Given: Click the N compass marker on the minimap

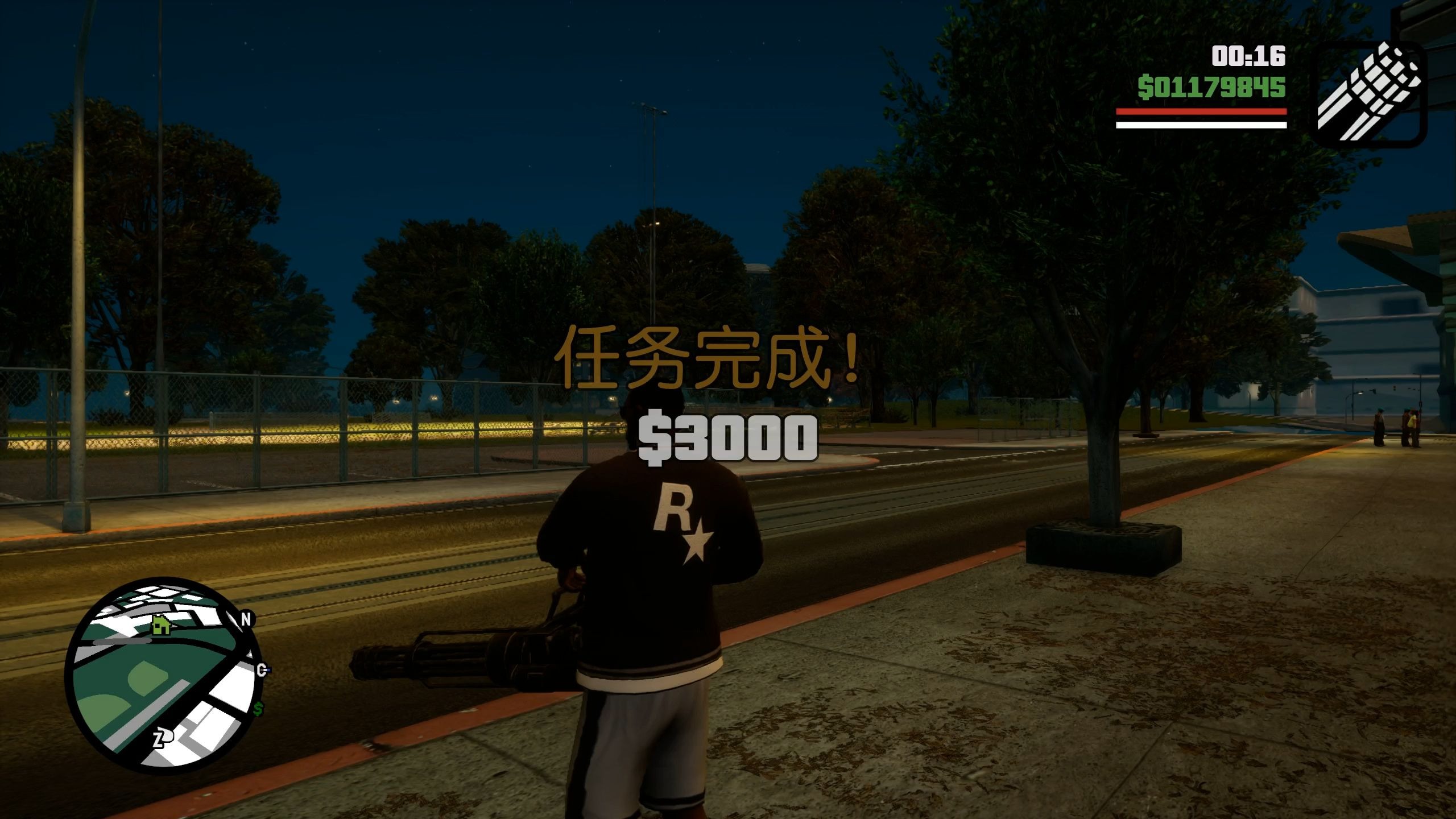Looking at the screenshot, I should [247, 619].
